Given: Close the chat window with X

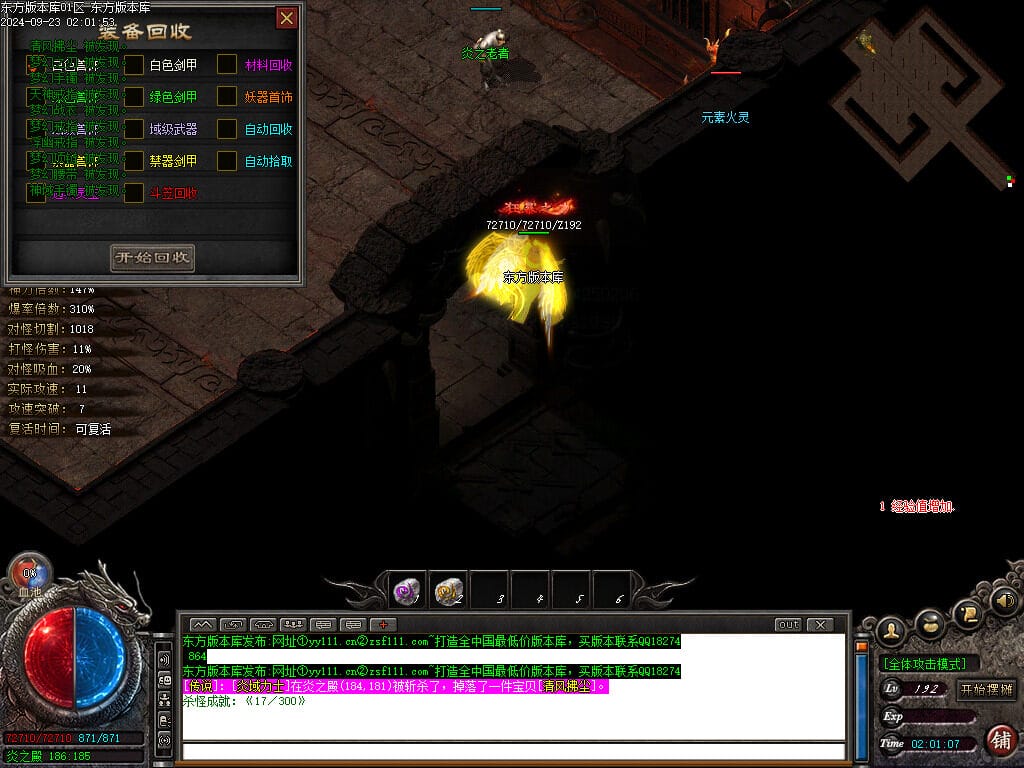Looking at the screenshot, I should coord(820,625).
